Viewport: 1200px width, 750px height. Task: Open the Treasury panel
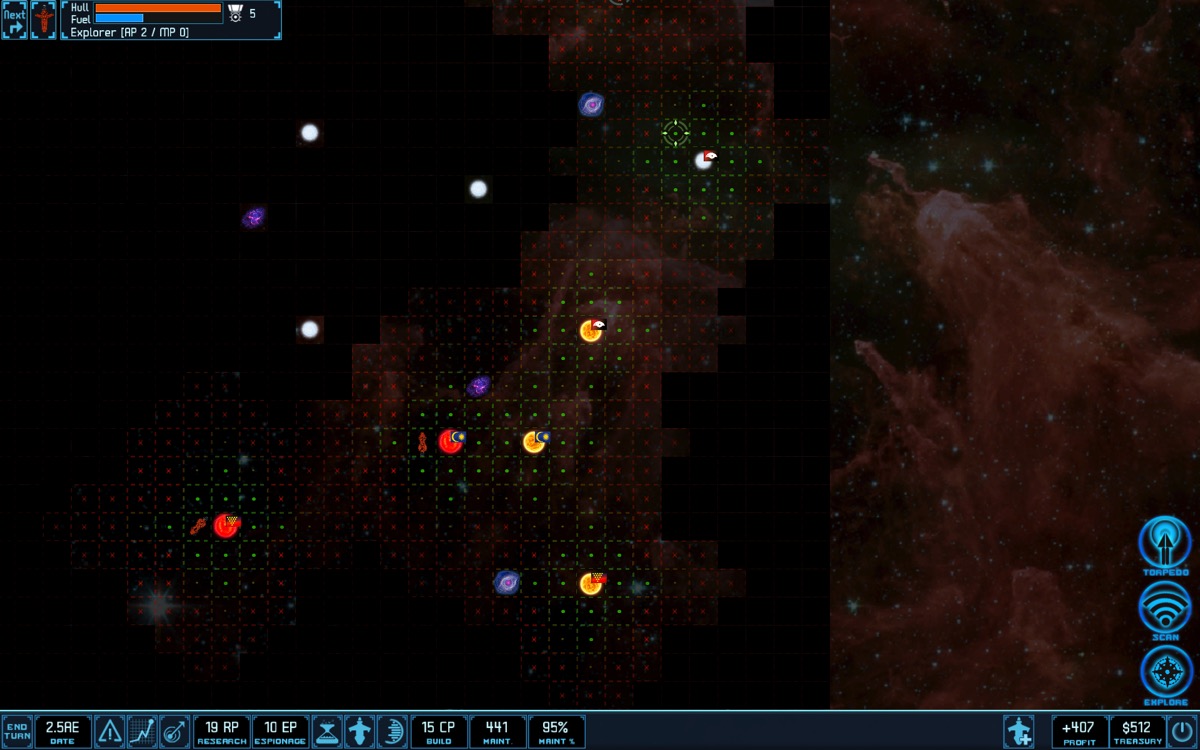click(x=1137, y=731)
